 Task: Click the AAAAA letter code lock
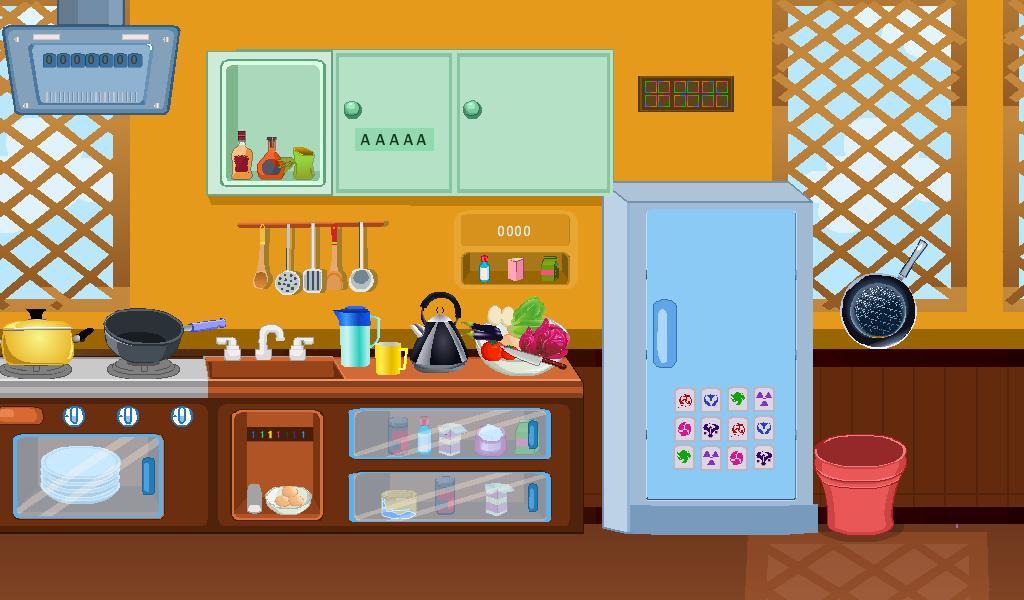click(x=394, y=140)
